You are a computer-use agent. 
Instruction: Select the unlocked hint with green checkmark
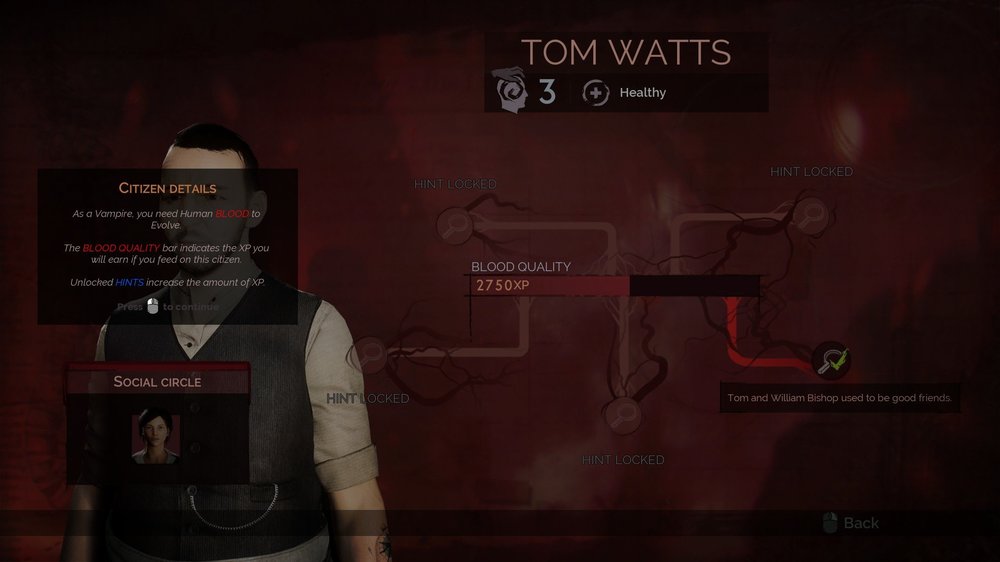(x=830, y=359)
